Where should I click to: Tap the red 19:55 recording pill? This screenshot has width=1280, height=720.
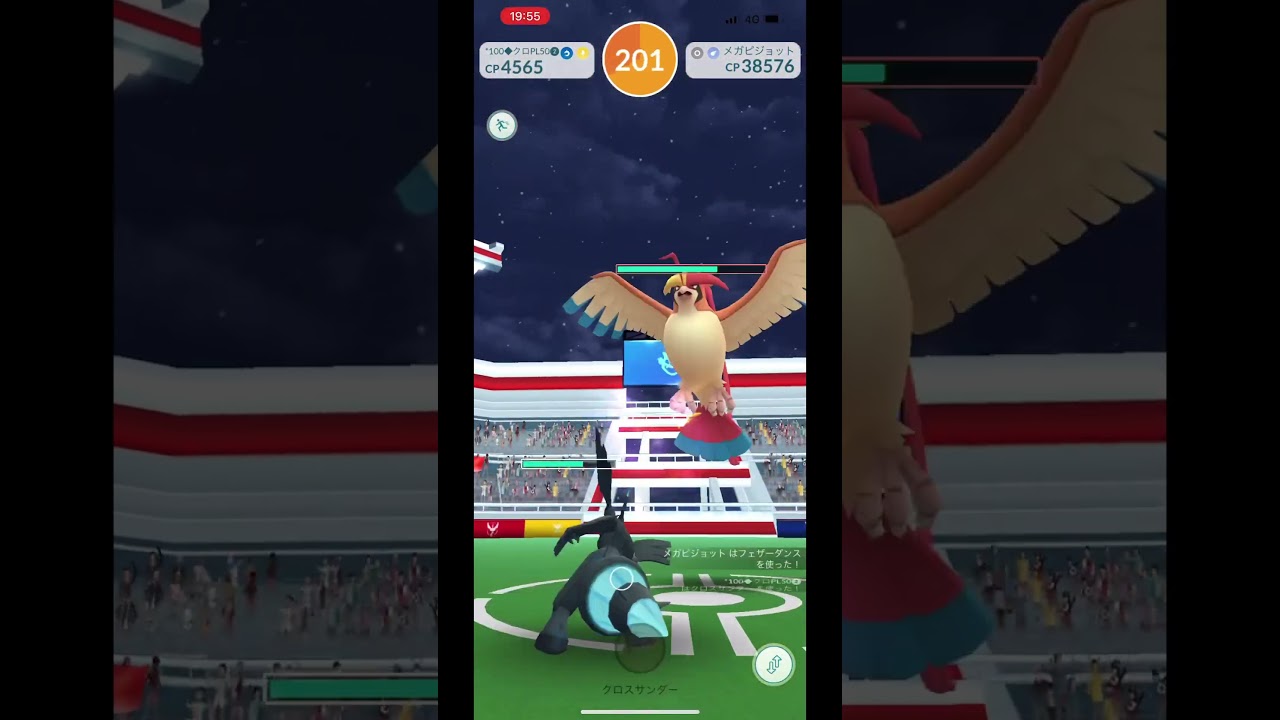point(523,16)
